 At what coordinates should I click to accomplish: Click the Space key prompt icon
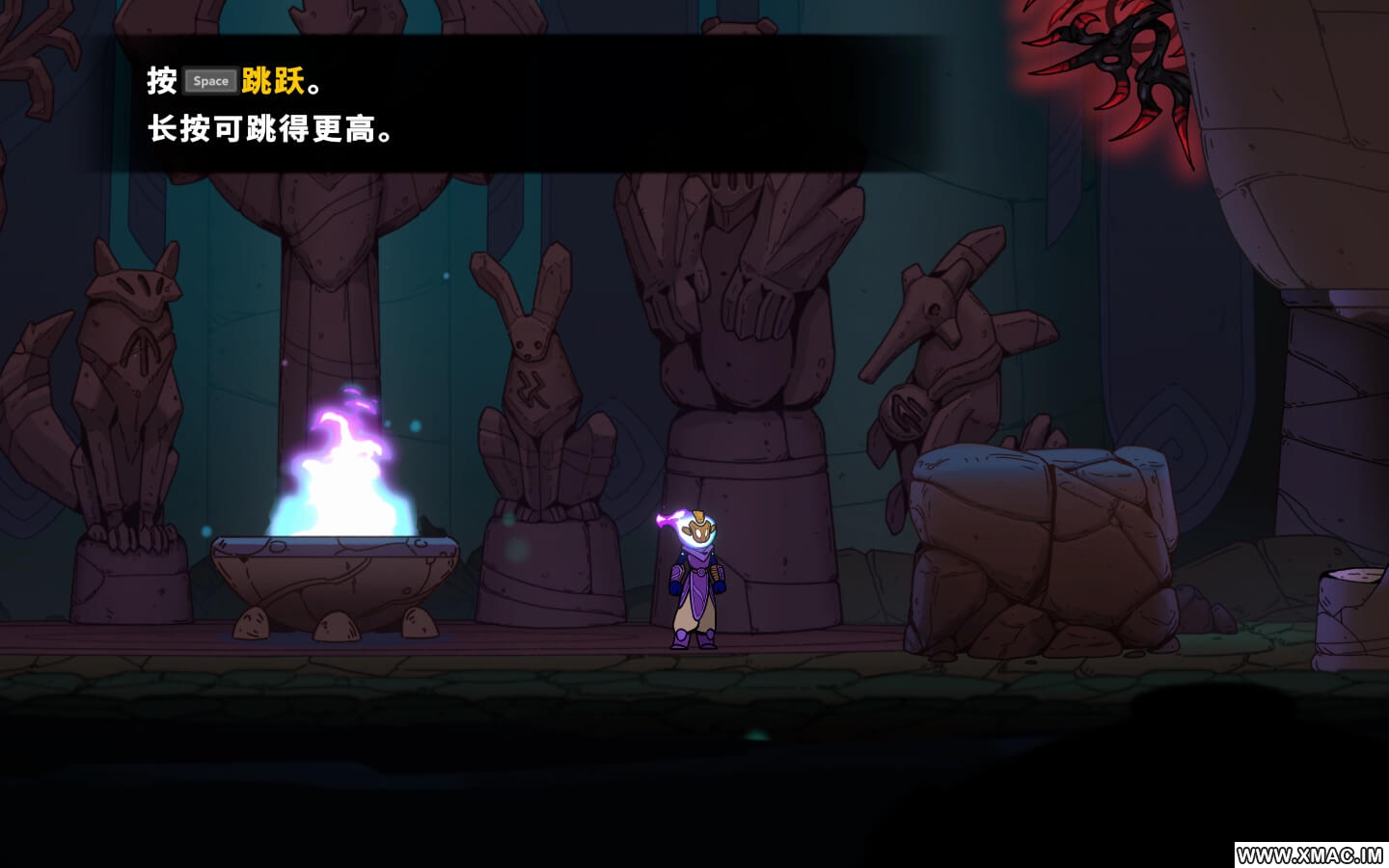[210, 81]
